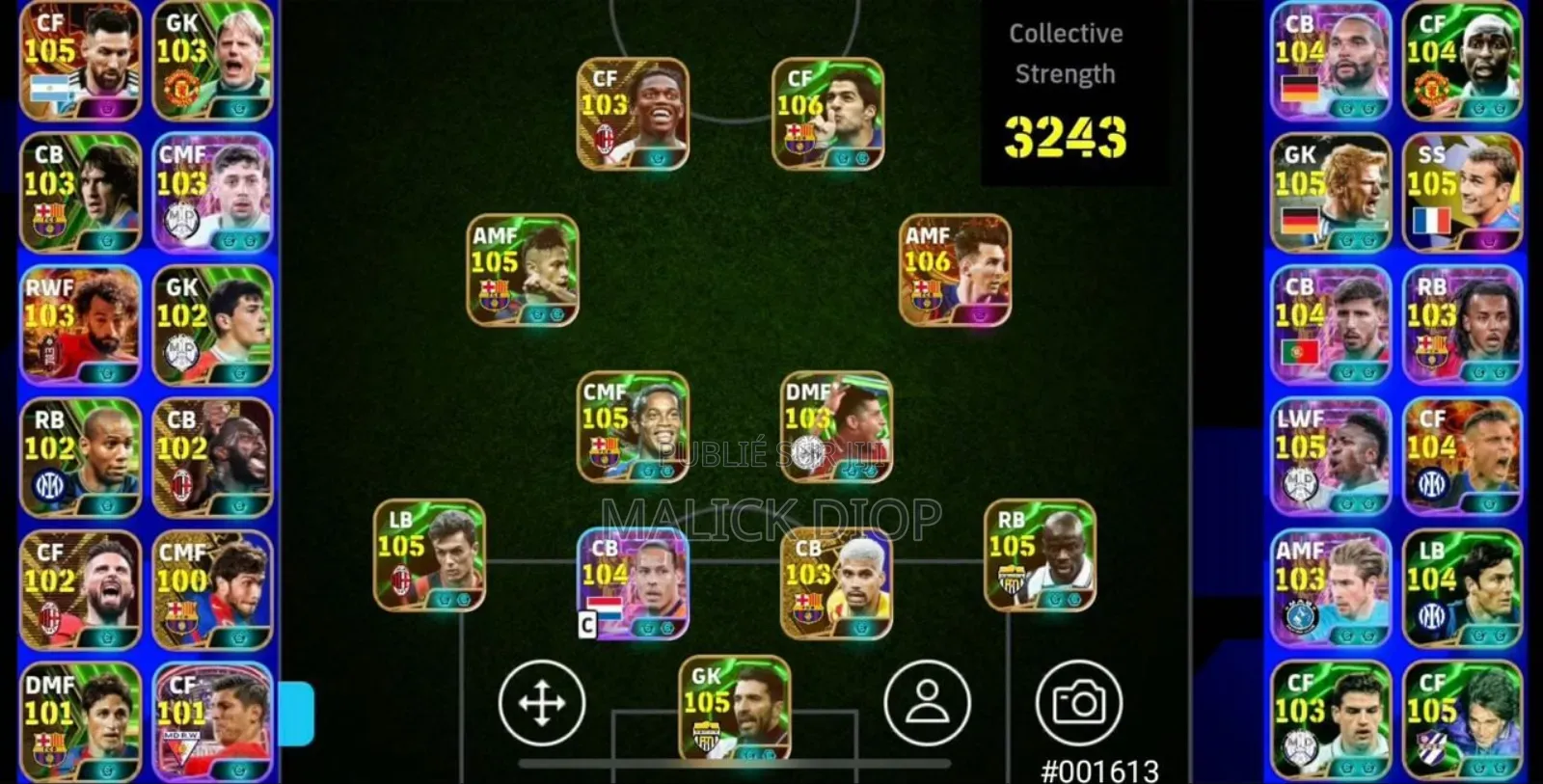Screen dimensions: 1543x784
Task: Select Neymar's AMF 105 card on the pitch
Action: pyautogui.click(x=524, y=270)
